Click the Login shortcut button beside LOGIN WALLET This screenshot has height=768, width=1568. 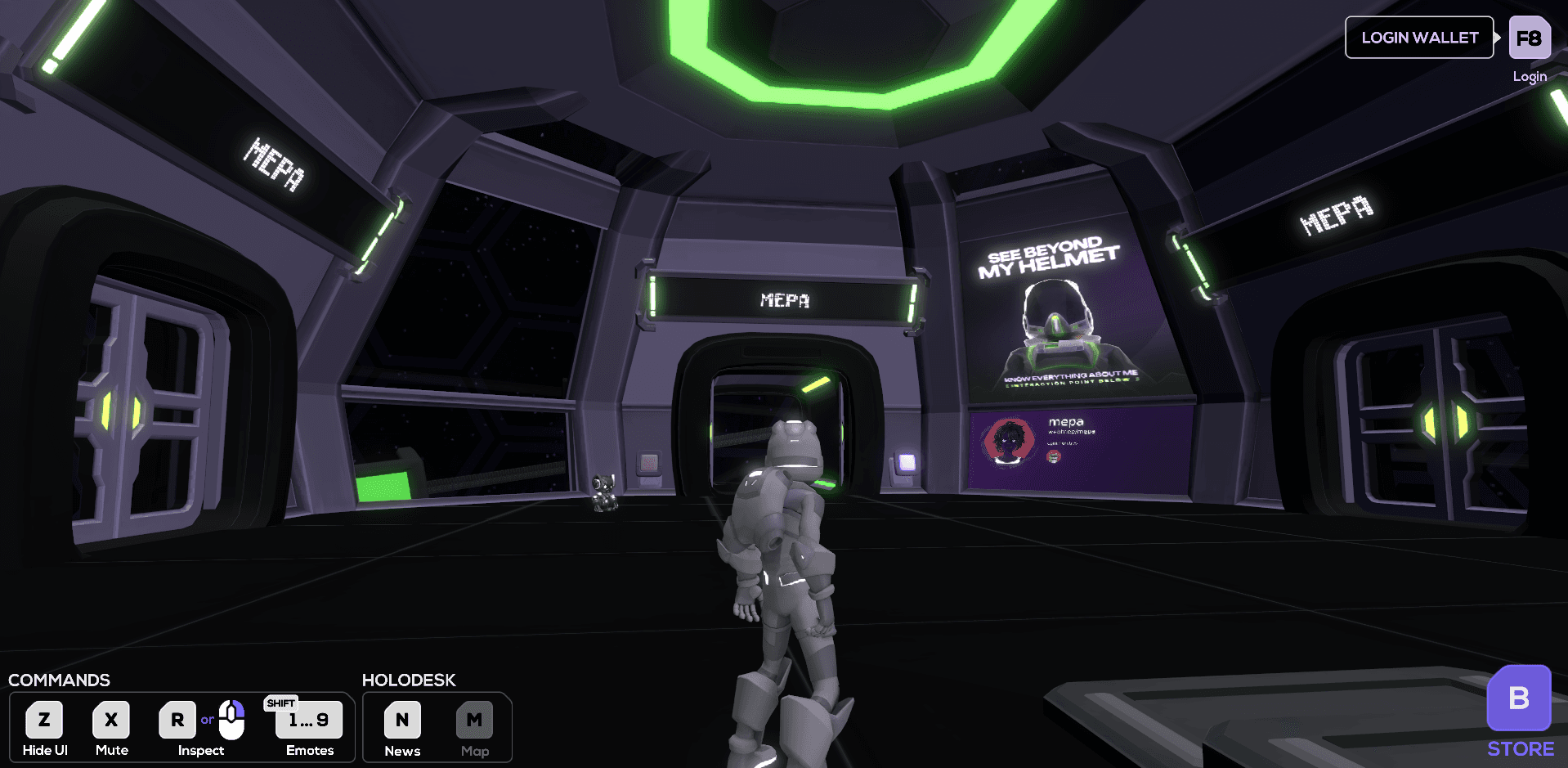[x=1529, y=38]
